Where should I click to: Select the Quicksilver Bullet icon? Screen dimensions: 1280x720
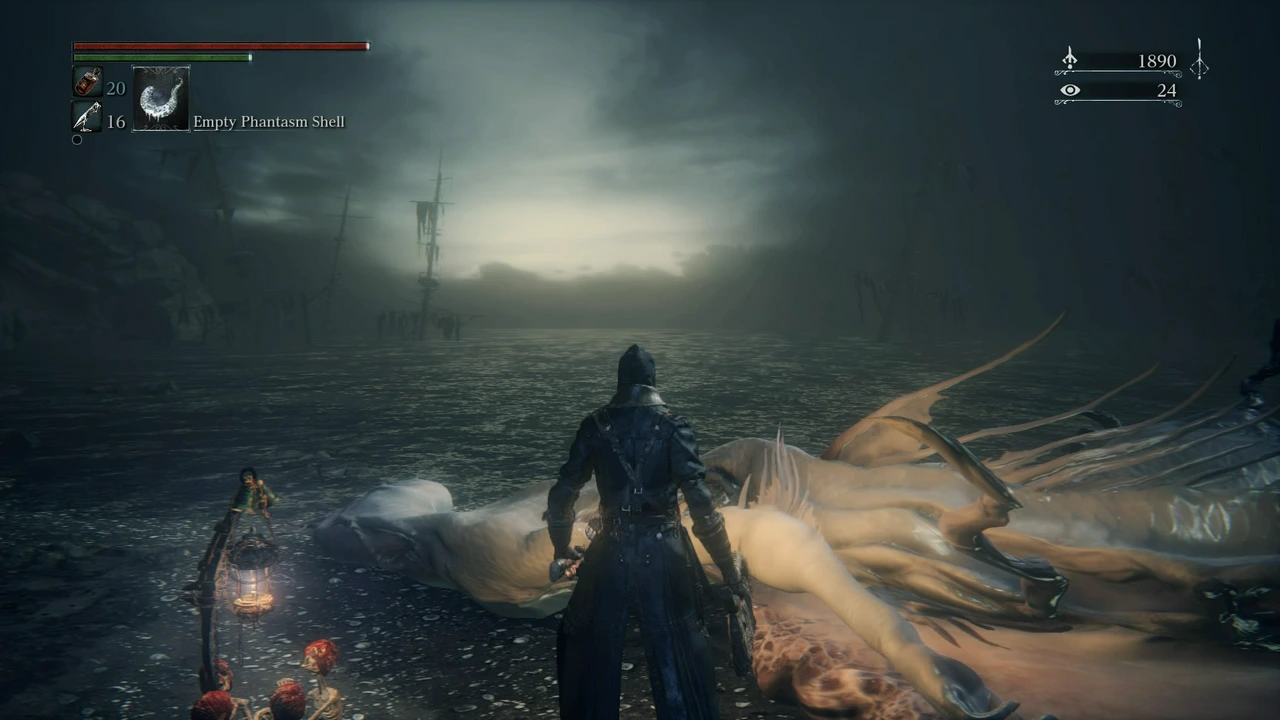(88, 117)
